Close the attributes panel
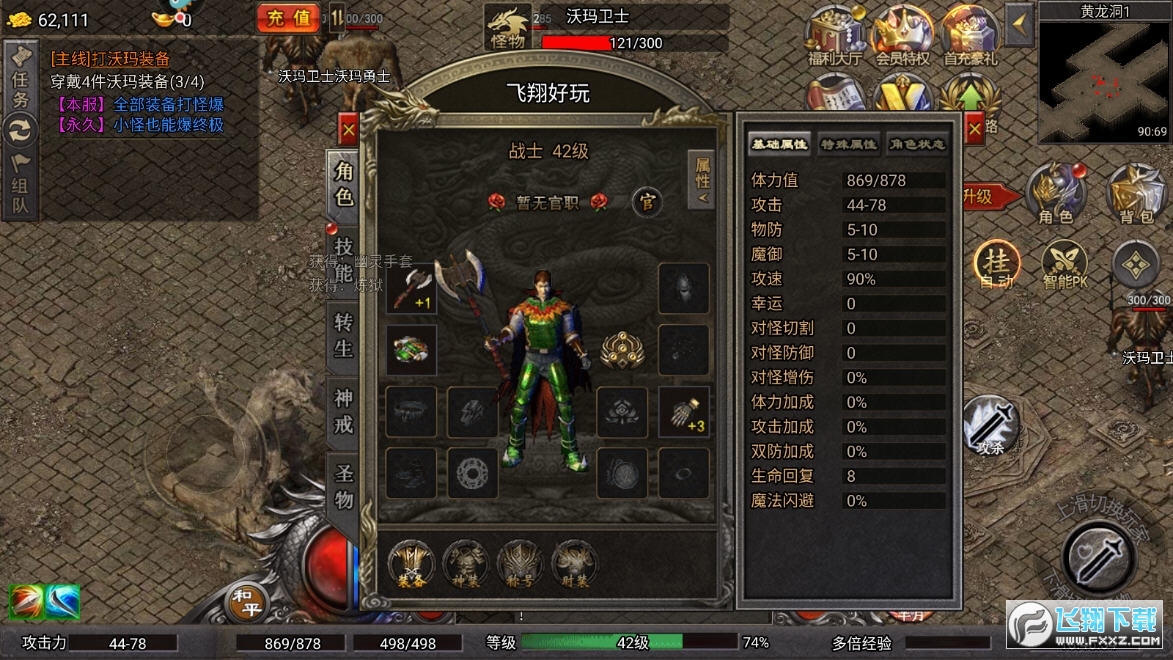This screenshot has width=1173, height=660. click(x=973, y=127)
